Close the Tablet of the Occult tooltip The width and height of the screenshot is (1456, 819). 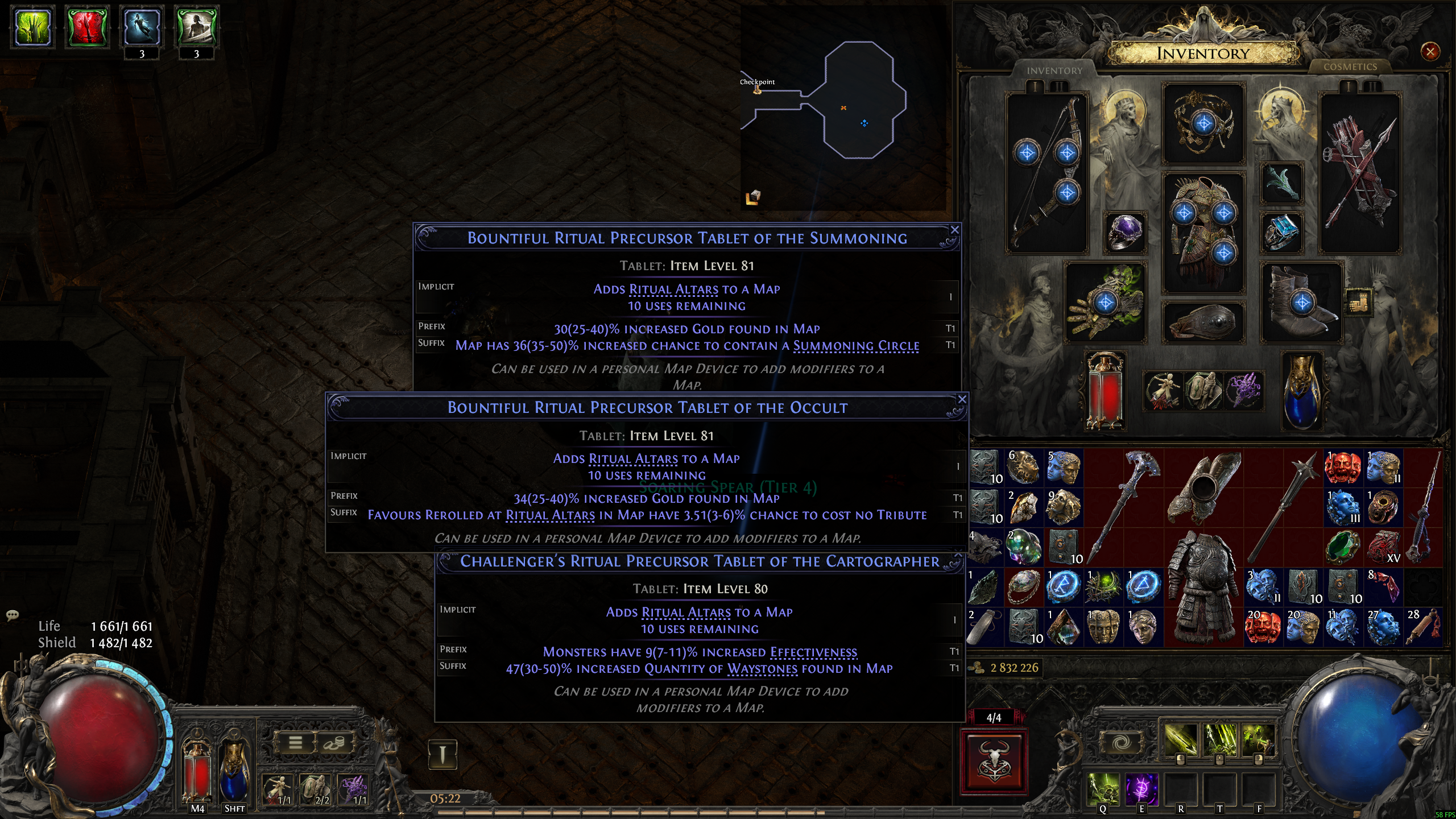962,400
